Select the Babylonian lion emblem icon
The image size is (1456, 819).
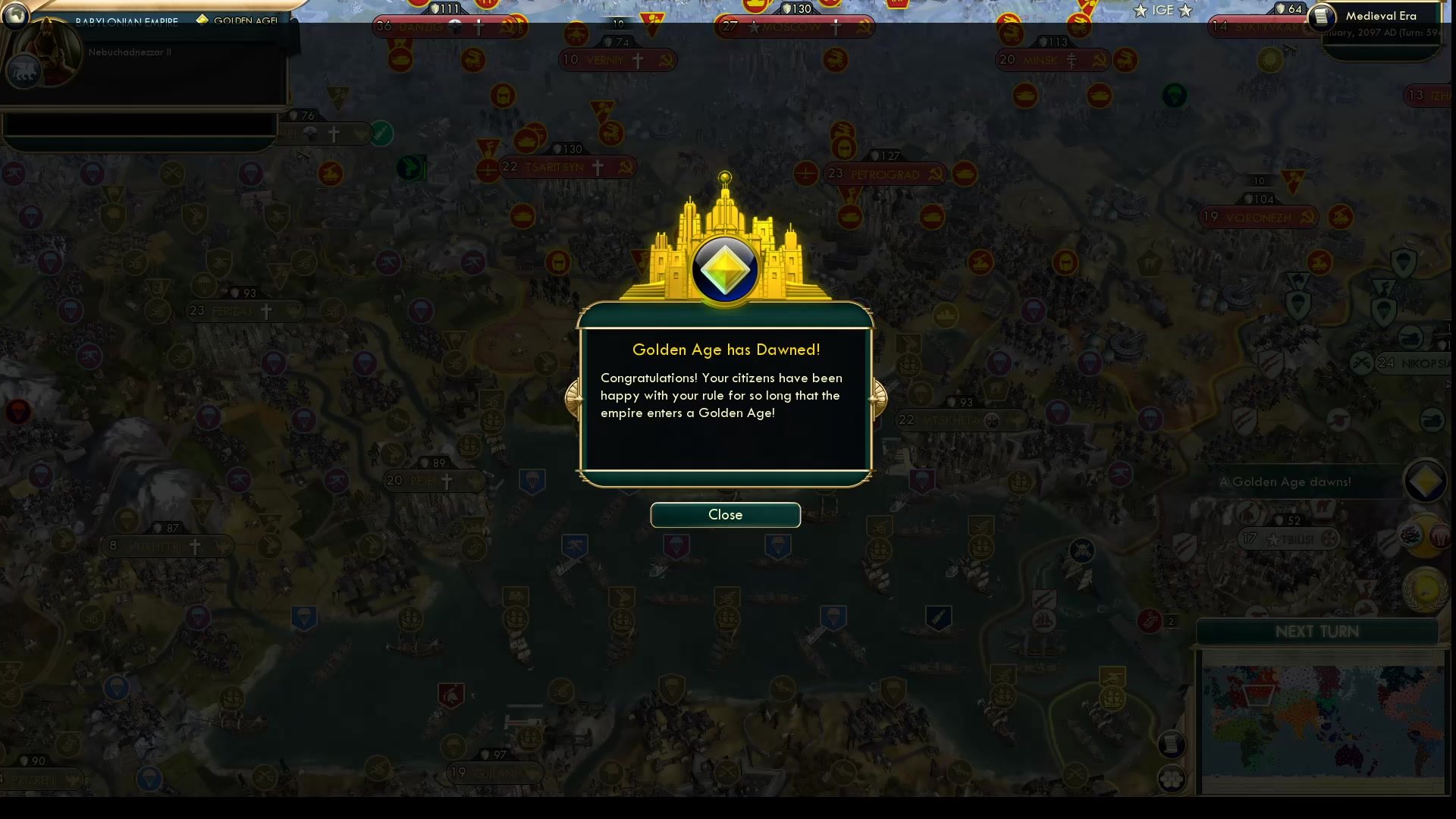[24, 71]
